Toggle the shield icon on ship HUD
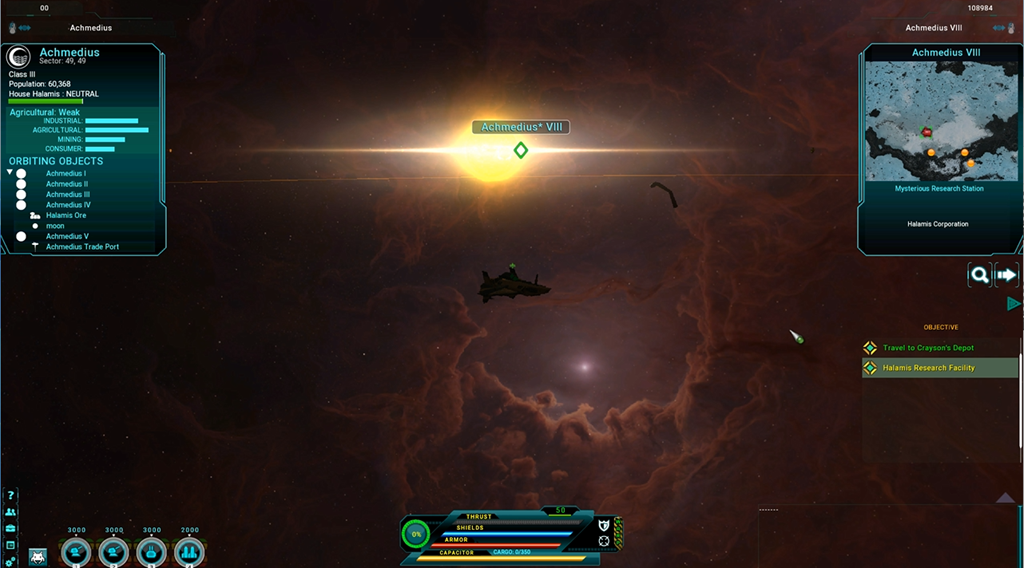Viewport: 1024px width, 568px height. coord(604,525)
